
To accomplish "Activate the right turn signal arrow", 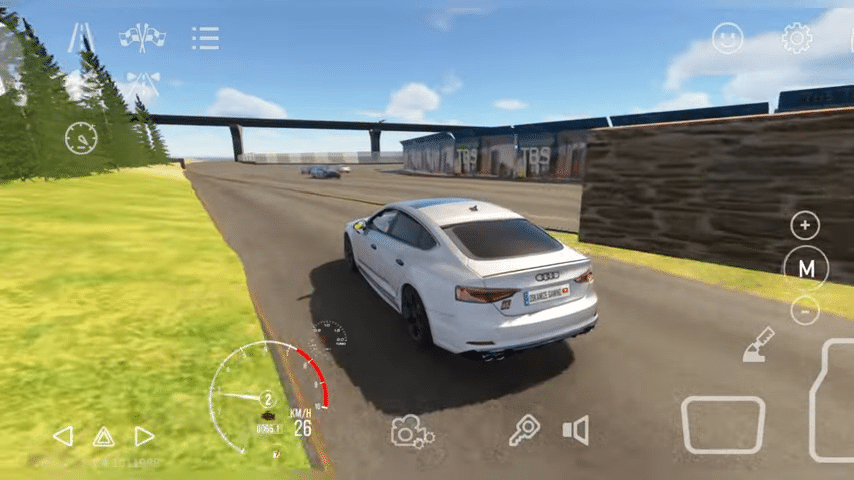I will (144, 436).
